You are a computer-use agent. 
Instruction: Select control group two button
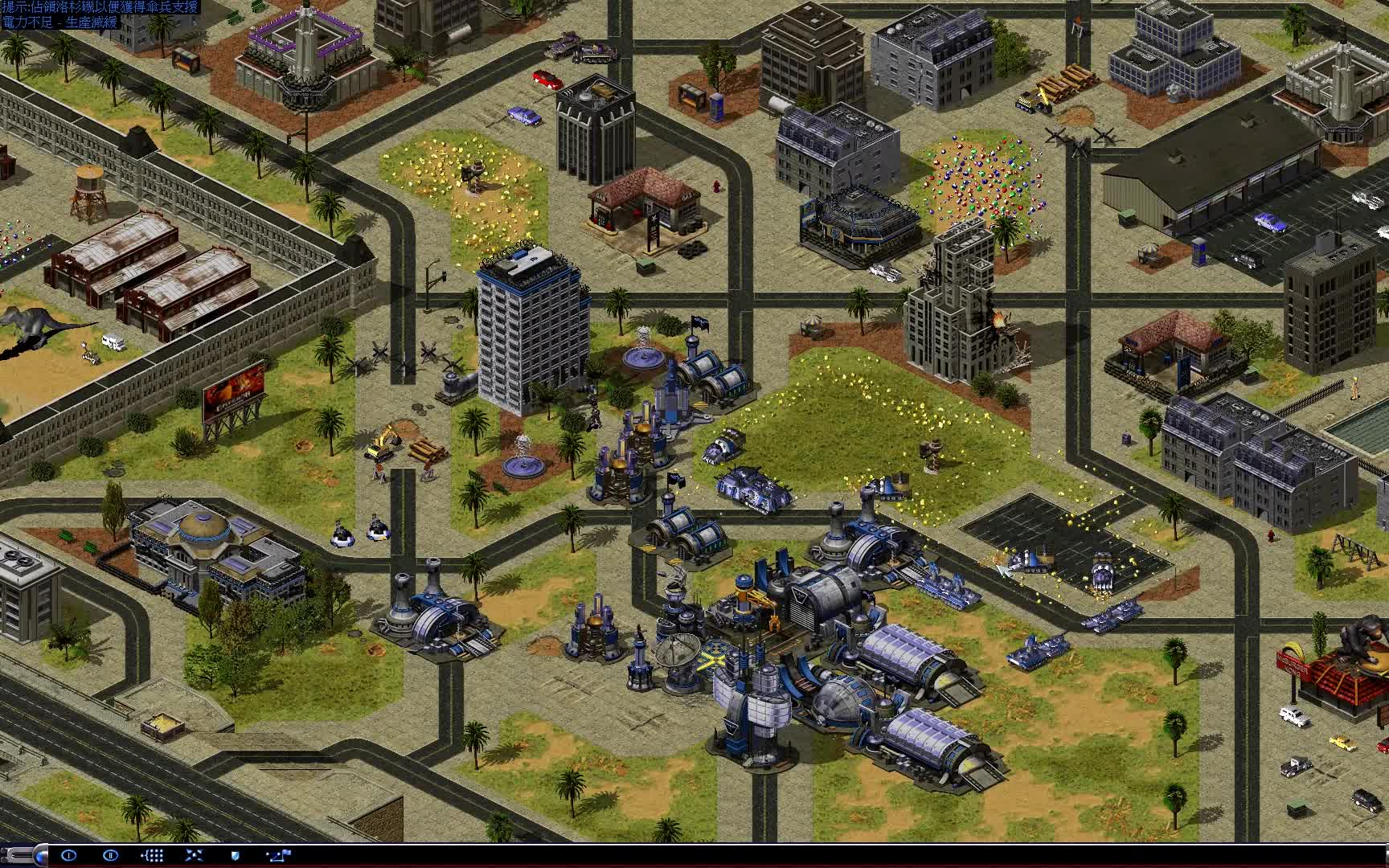click(x=111, y=855)
